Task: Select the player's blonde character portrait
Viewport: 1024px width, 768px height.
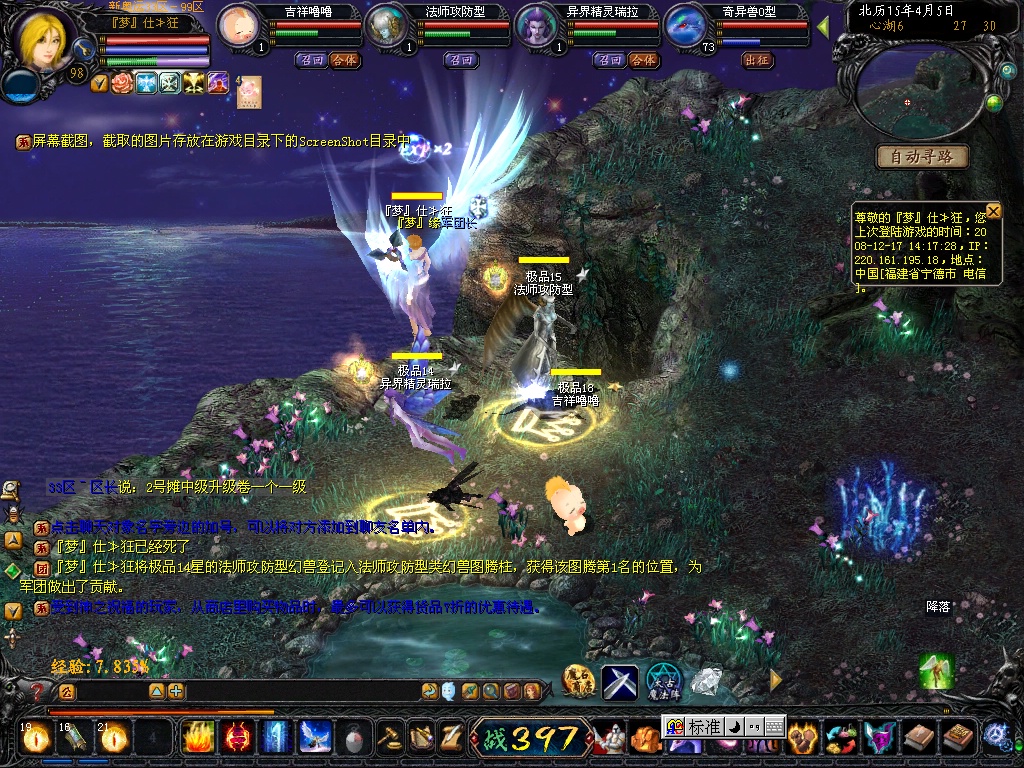Action: [42, 38]
